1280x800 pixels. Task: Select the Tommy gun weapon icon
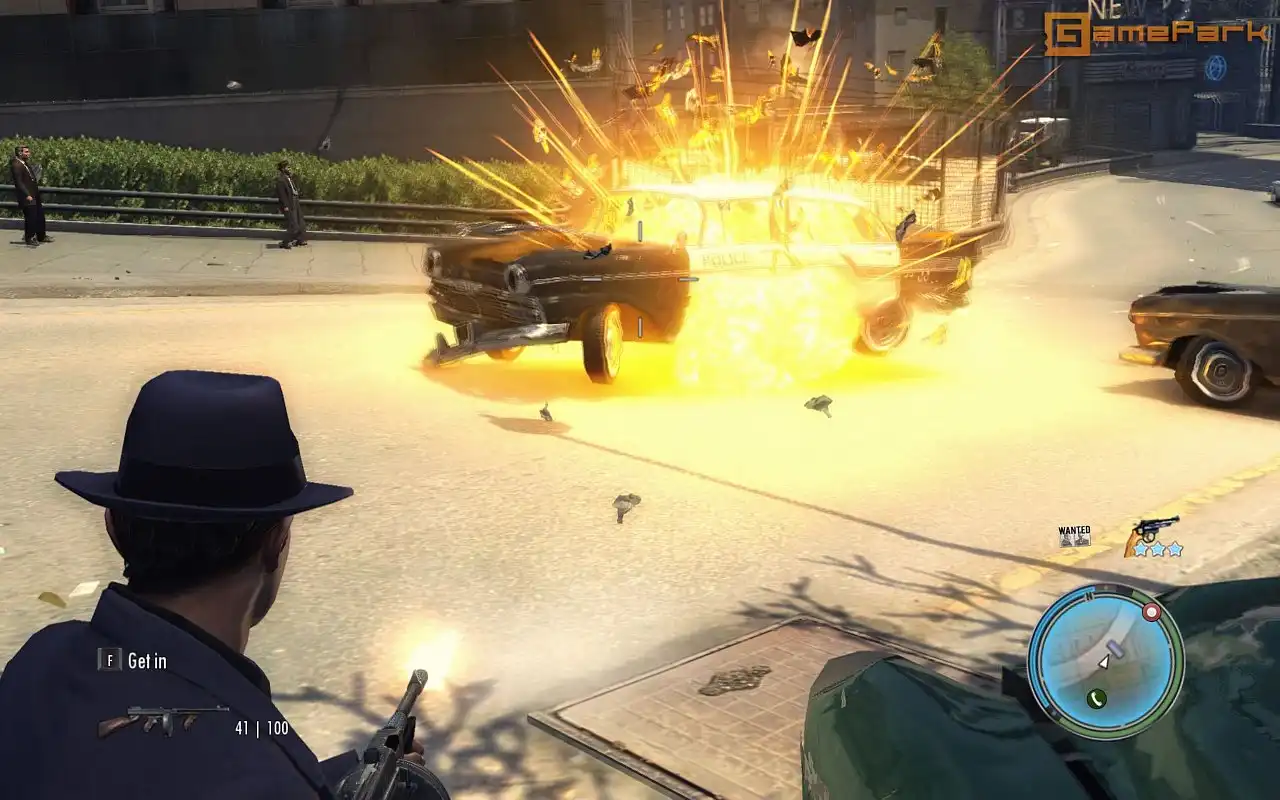coord(162,720)
